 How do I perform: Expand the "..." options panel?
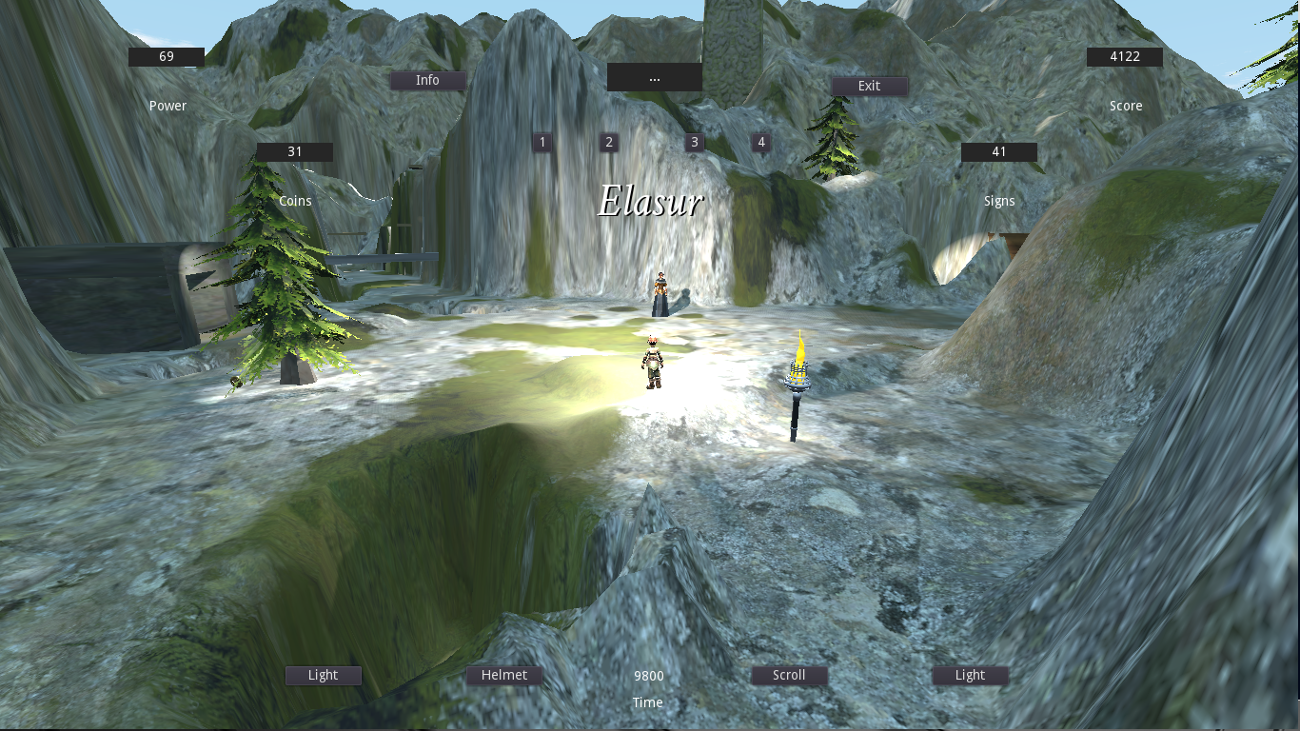(653, 78)
